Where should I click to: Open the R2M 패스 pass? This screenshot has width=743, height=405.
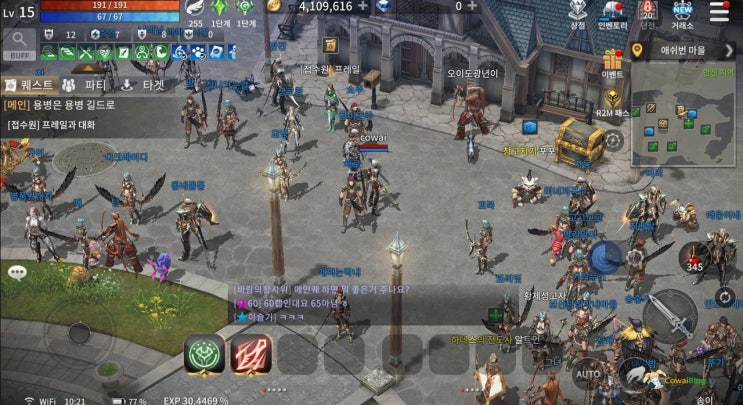[x=613, y=99]
